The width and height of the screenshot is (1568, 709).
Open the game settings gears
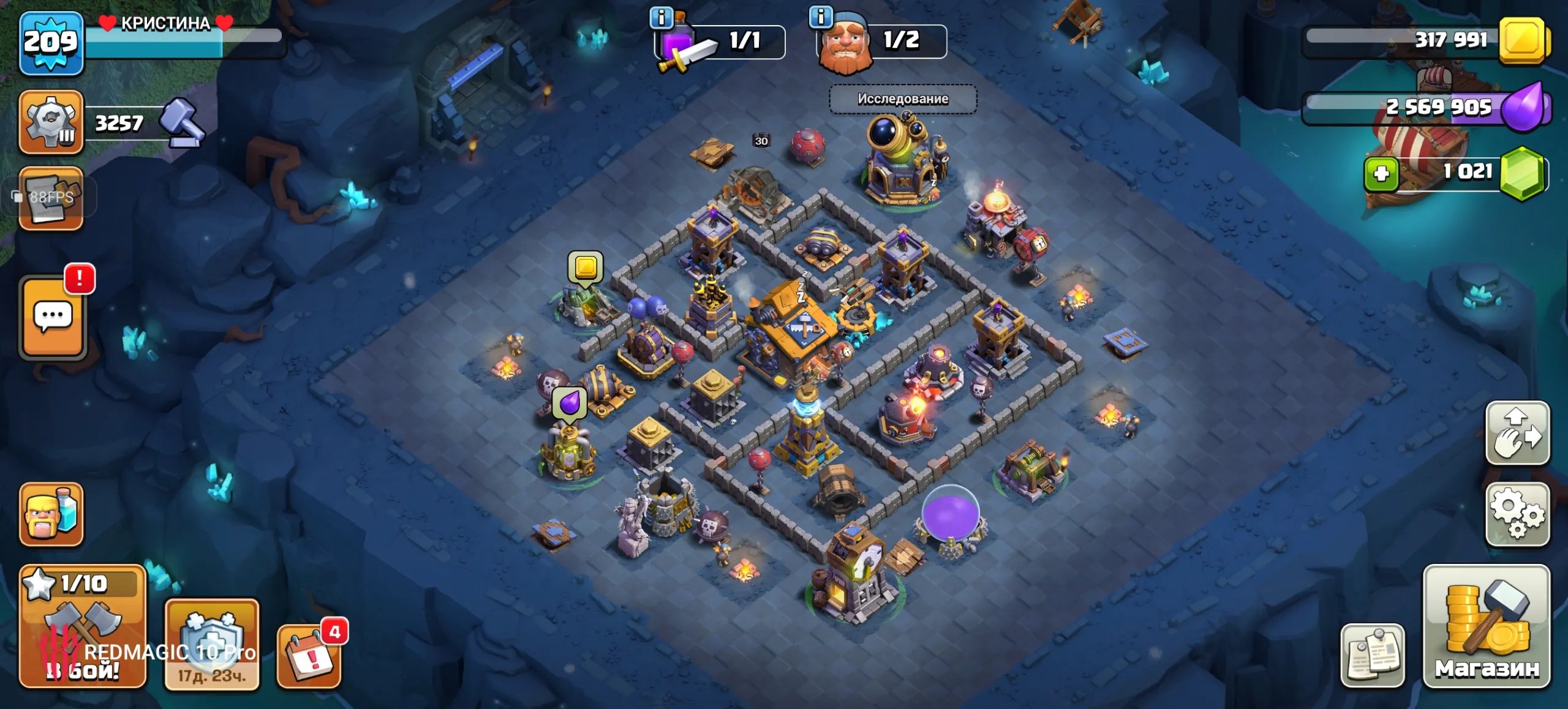[x=1517, y=514]
